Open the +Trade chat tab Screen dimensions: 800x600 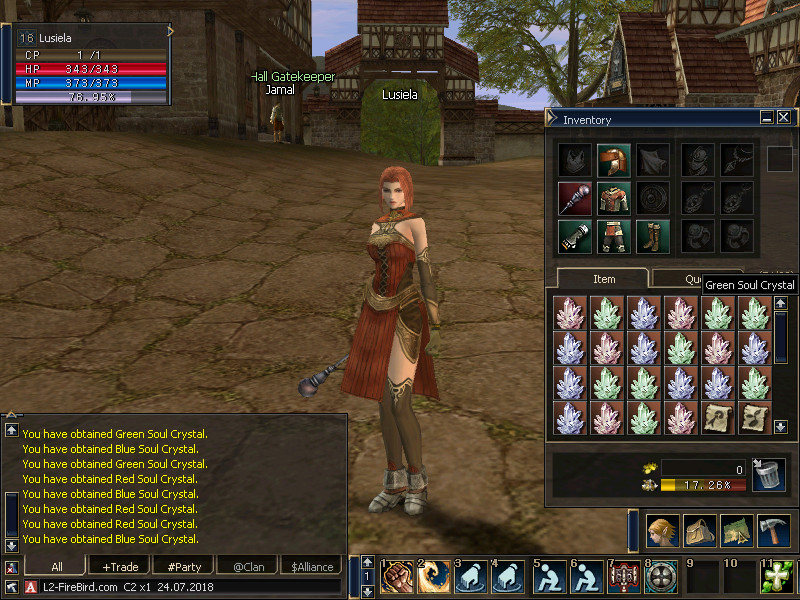pyautogui.click(x=120, y=567)
